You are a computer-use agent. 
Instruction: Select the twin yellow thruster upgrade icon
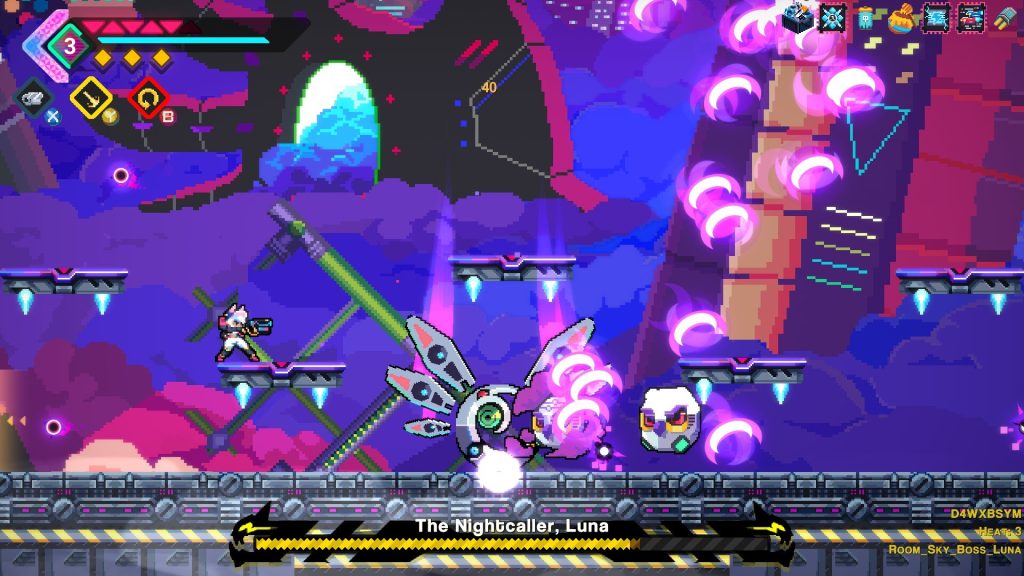click(x=1004, y=18)
